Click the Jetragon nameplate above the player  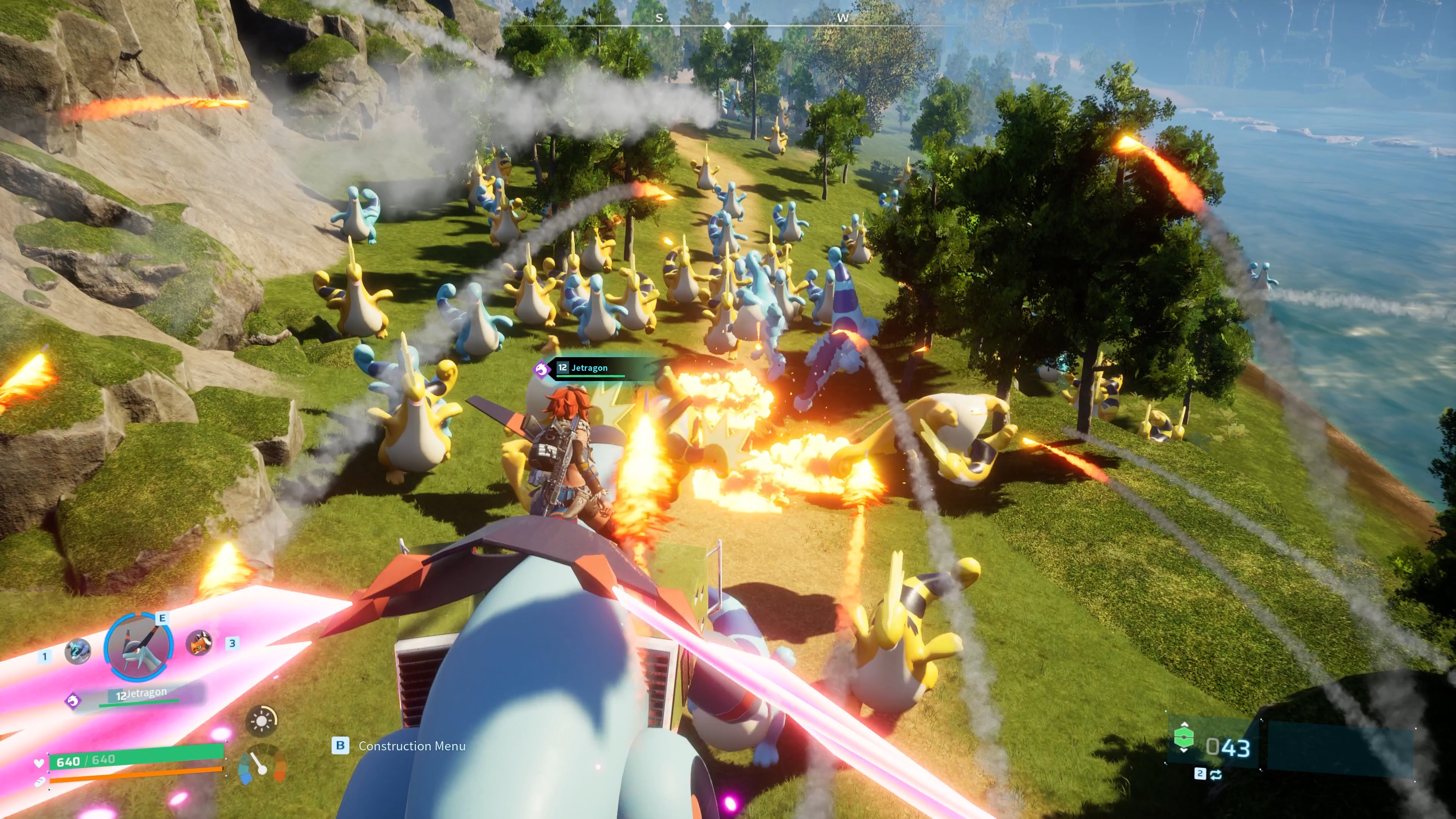click(590, 368)
